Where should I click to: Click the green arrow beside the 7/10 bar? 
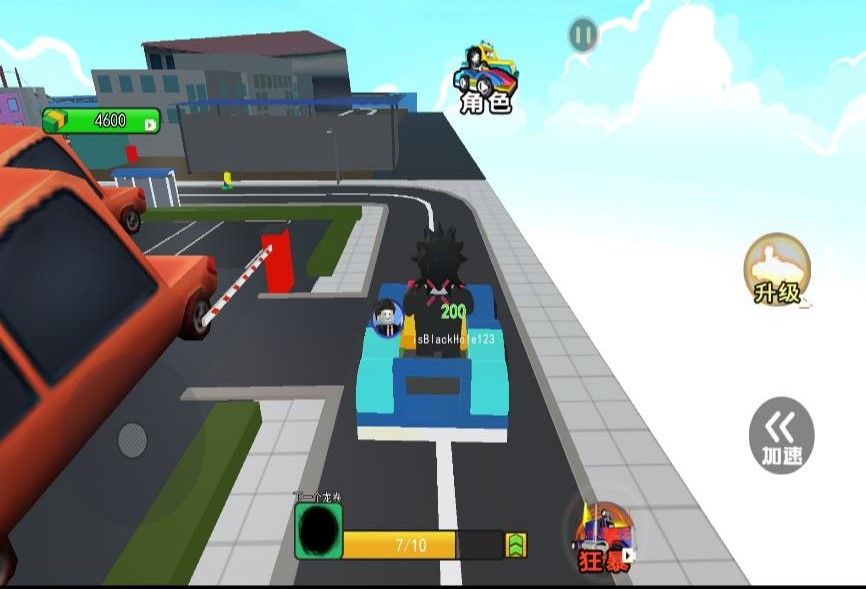pyautogui.click(x=516, y=545)
